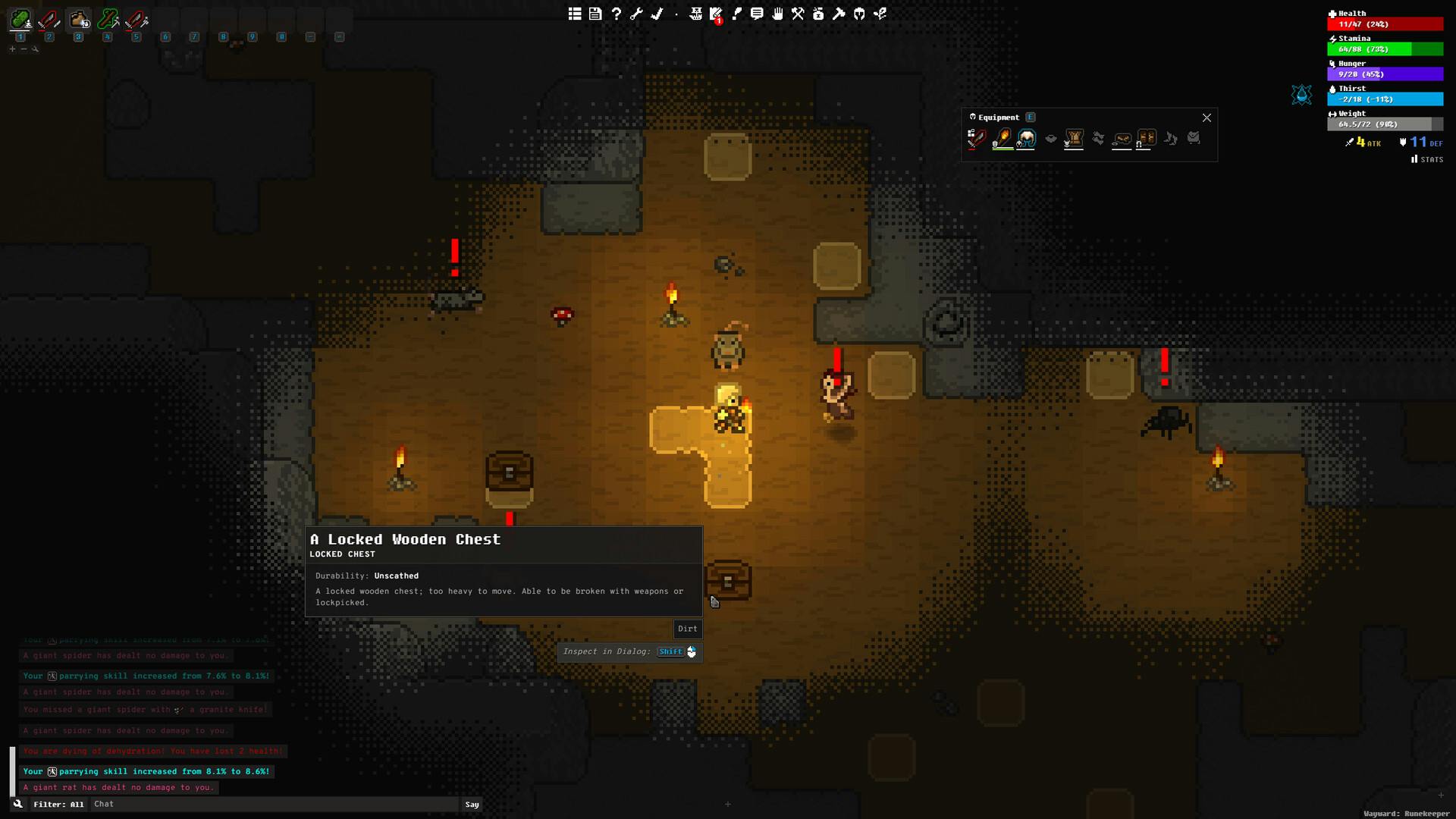Open the Say chat mode selector
The height and width of the screenshot is (819, 1456).
472,804
